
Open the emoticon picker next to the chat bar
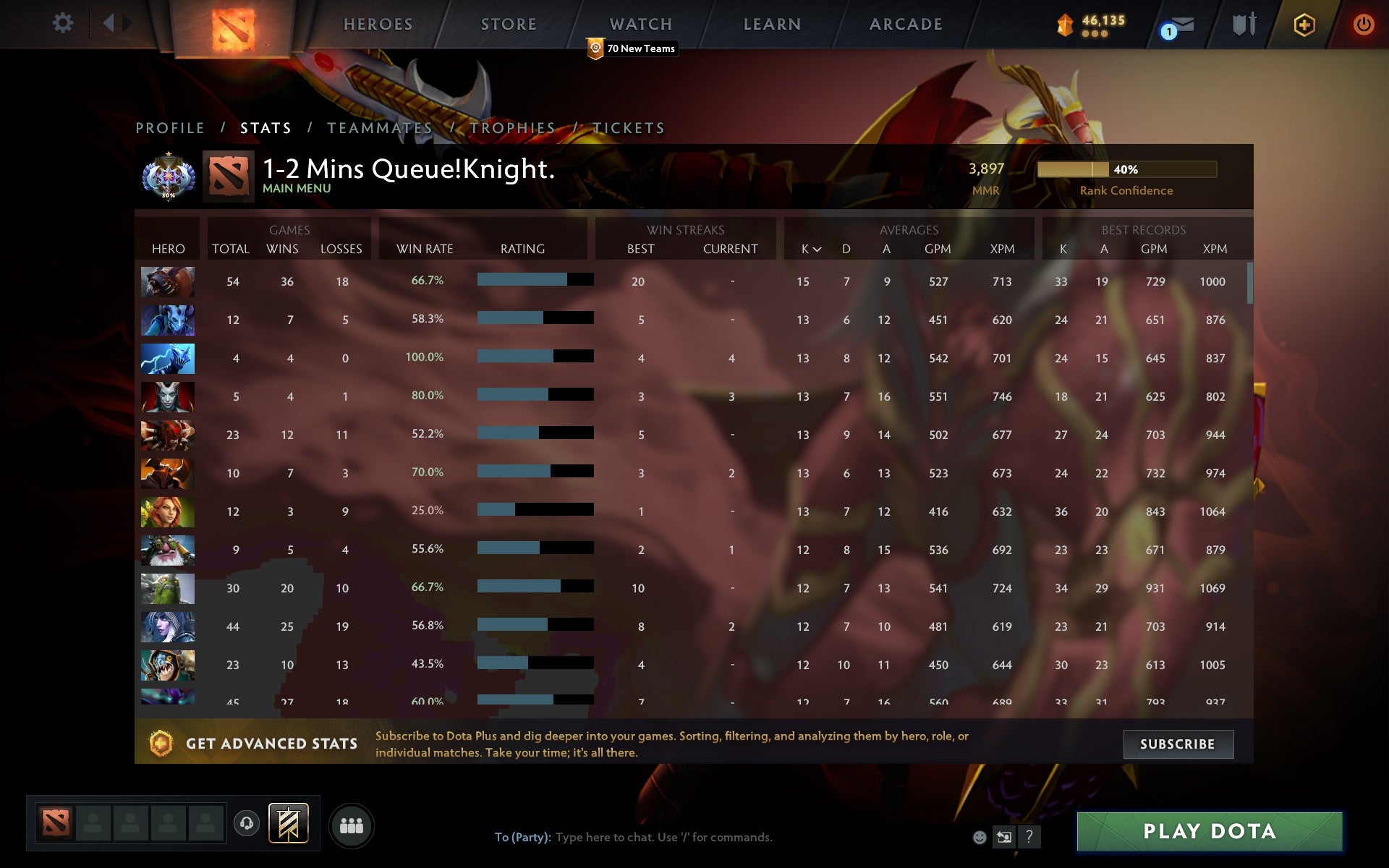[x=979, y=838]
